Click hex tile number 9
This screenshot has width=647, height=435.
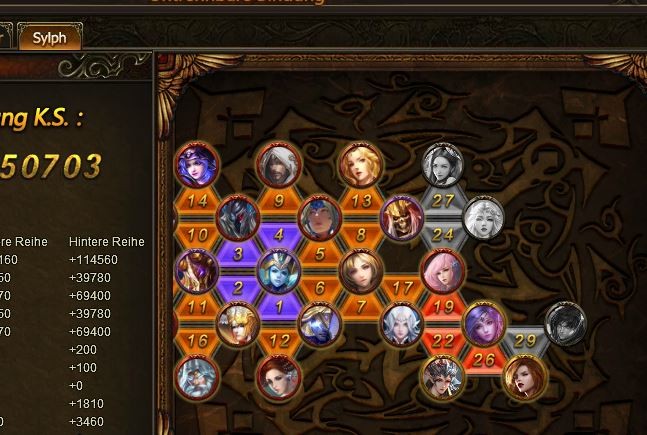click(279, 200)
